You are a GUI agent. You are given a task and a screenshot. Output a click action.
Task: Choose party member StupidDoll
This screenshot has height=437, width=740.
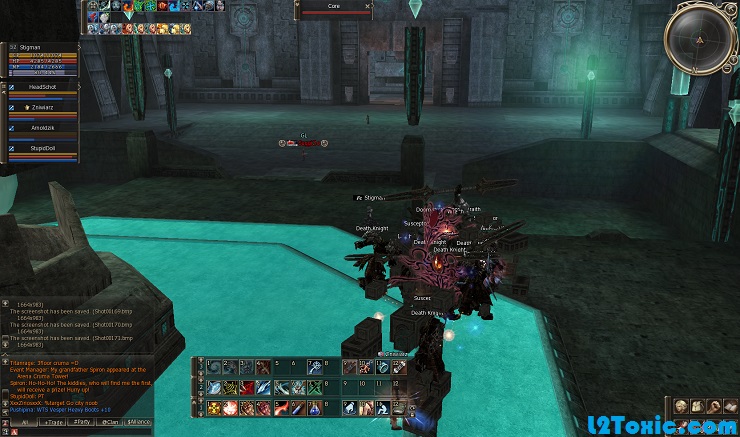click(x=42, y=148)
